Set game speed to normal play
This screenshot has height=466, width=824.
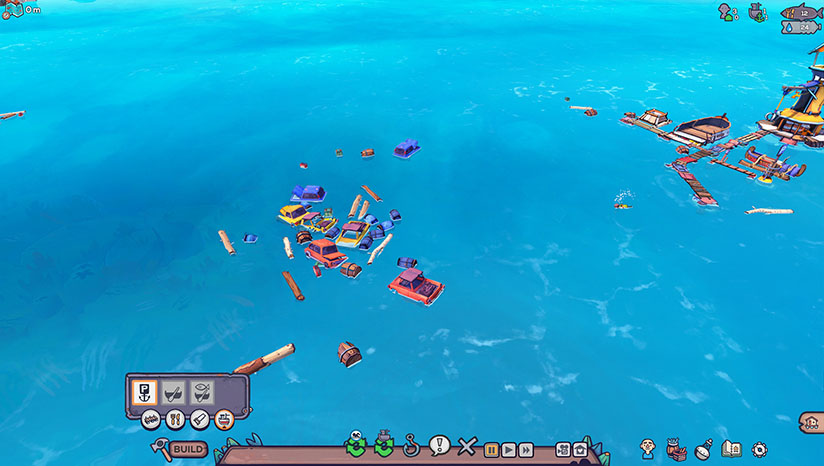[508, 449]
